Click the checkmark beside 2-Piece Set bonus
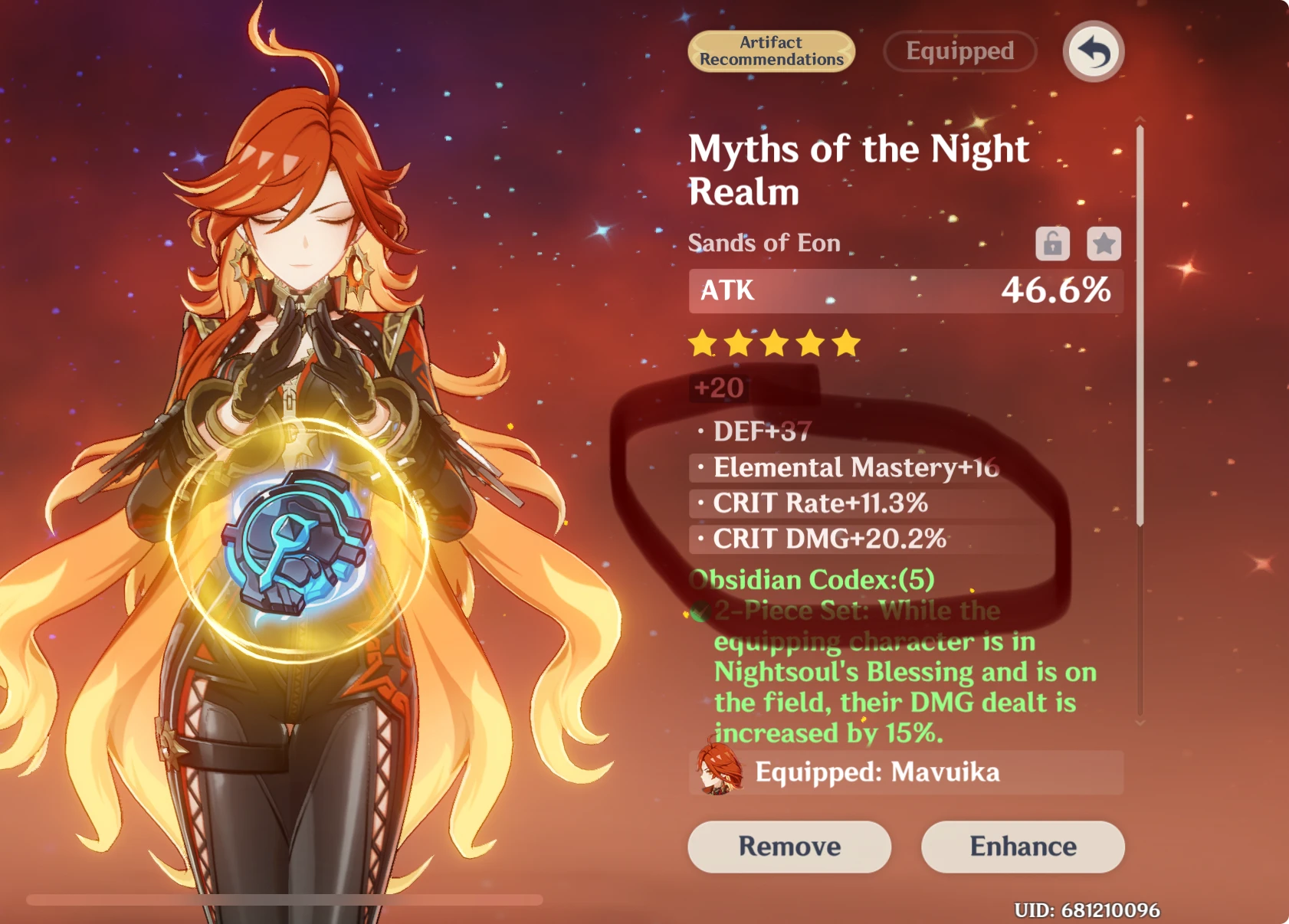 click(698, 611)
